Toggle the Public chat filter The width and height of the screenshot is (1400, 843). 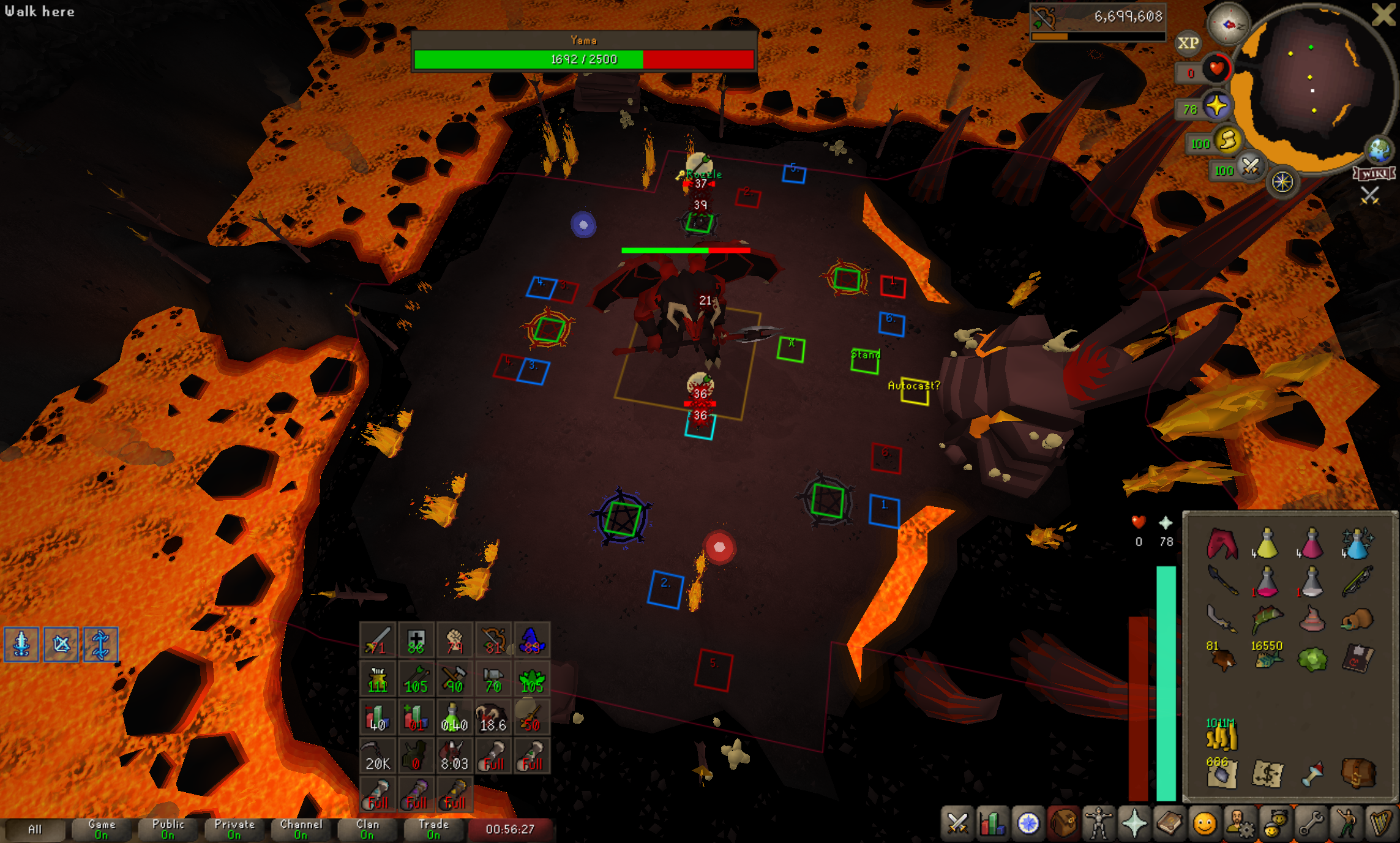click(168, 829)
